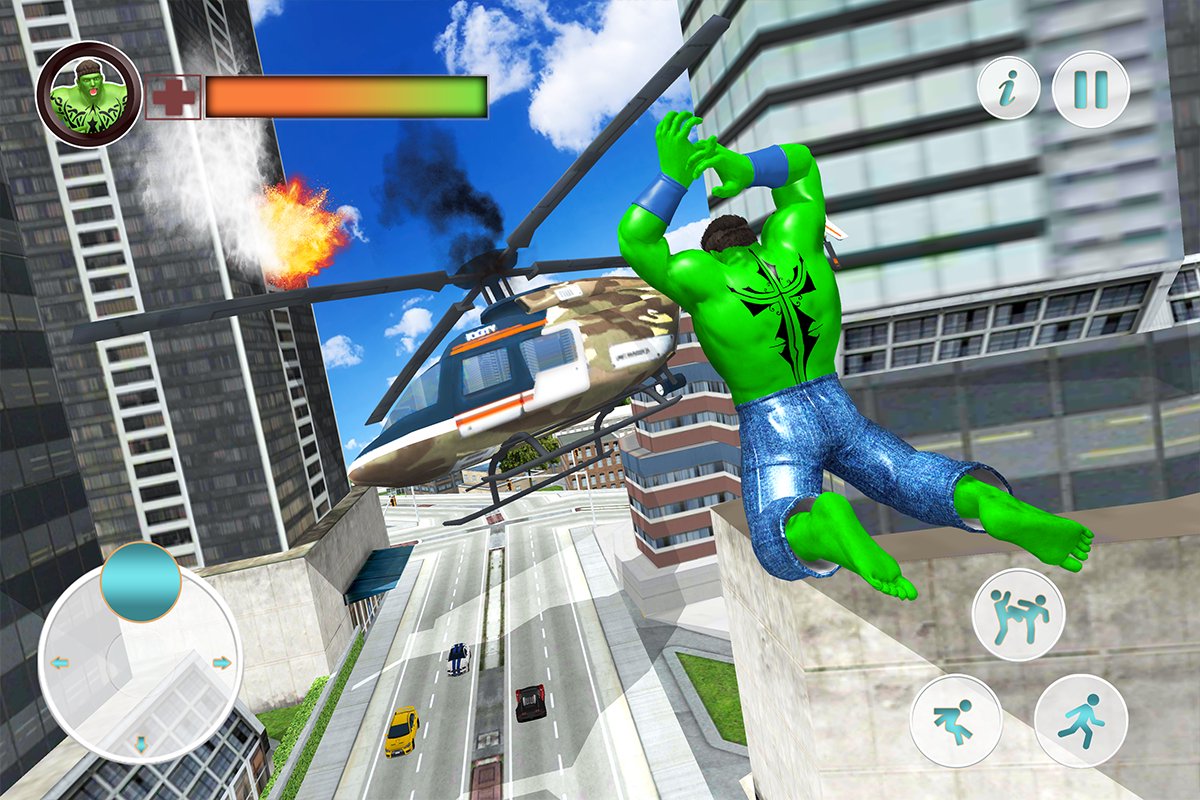Click the teal joystick thumb knob
Image resolution: width=1200 pixels, height=800 pixels.
tap(140, 582)
